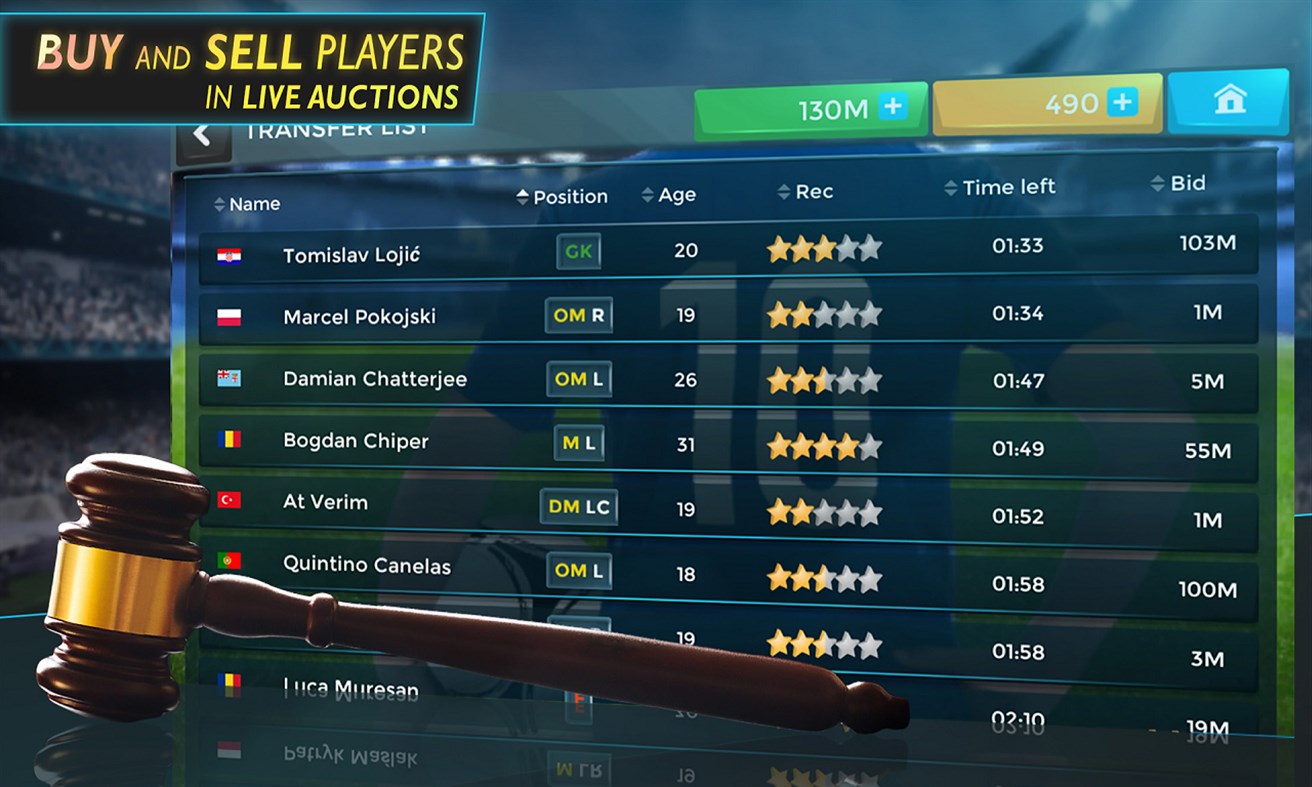Sort players by Age column
The height and width of the screenshot is (787, 1312).
click(x=669, y=195)
